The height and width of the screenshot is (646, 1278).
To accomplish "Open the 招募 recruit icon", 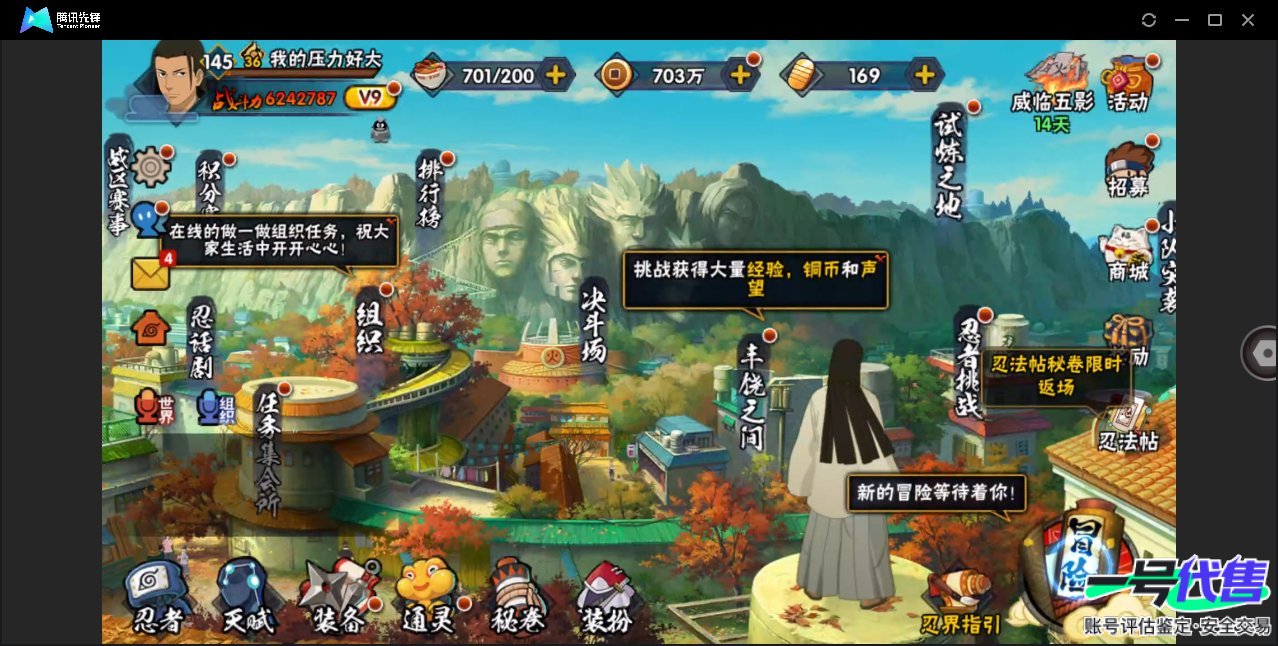I will (x=1128, y=169).
